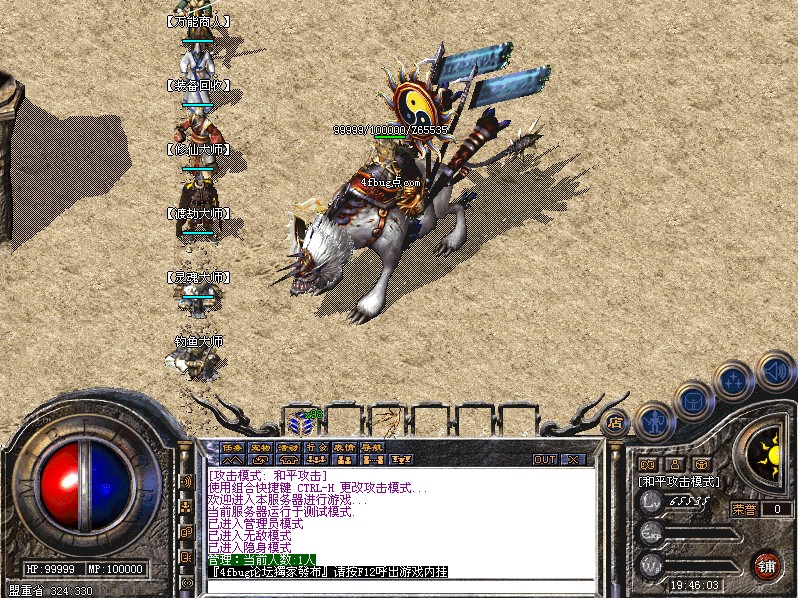Select the 活动 events tab
This screenshot has height=598, width=798.
click(289, 448)
